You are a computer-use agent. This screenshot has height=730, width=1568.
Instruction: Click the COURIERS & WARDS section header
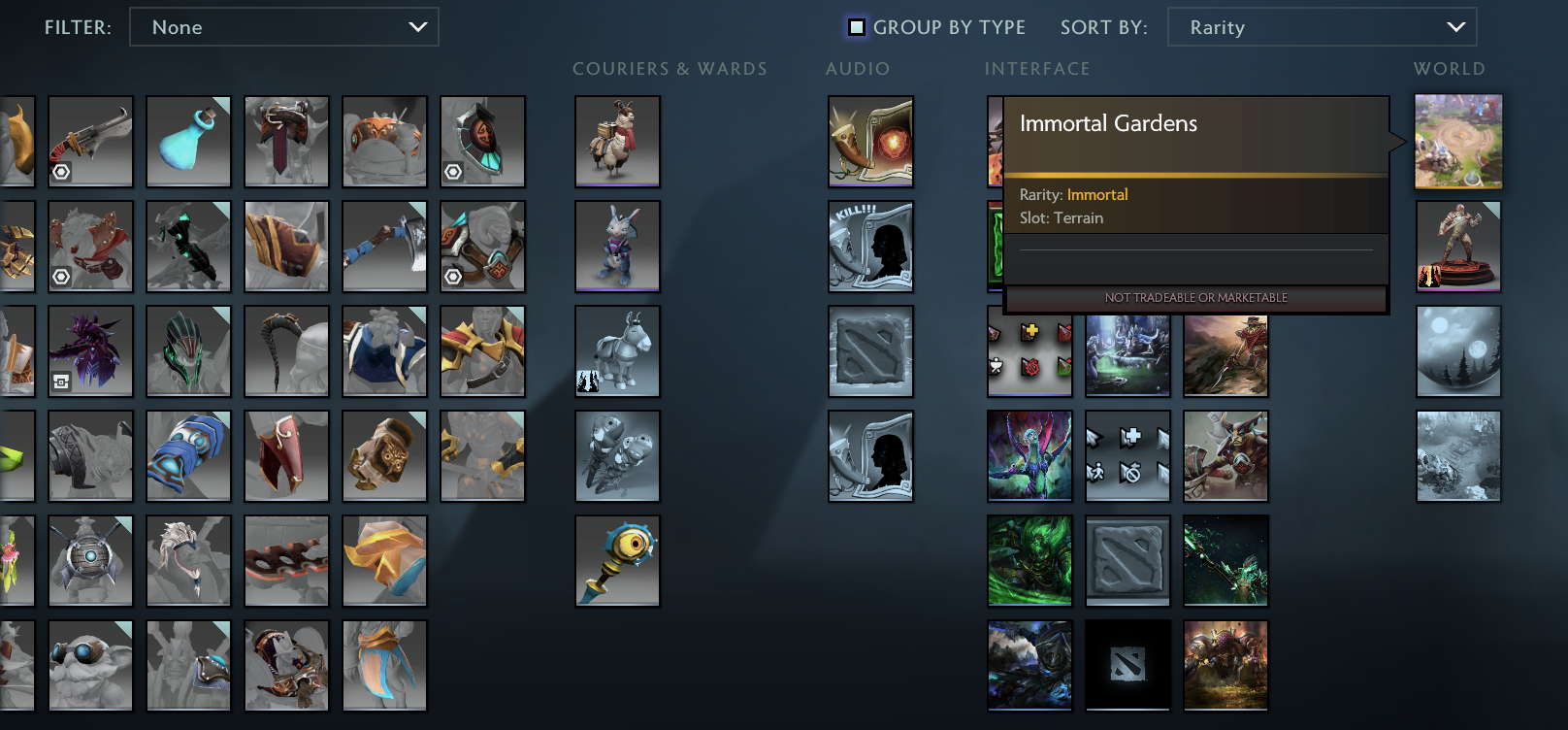click(x=670, y=69)
